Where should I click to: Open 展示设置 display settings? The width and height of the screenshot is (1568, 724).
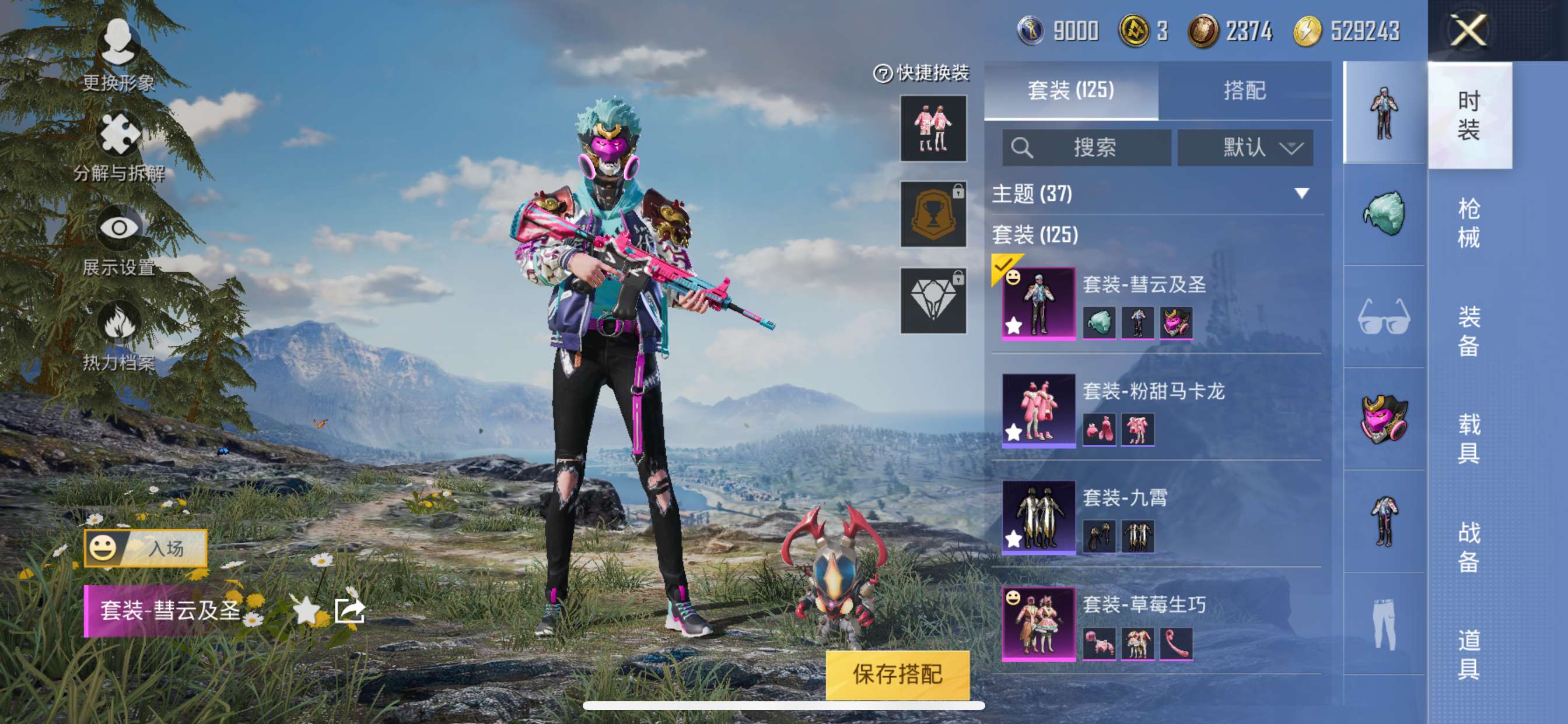[x=118, y=241]
